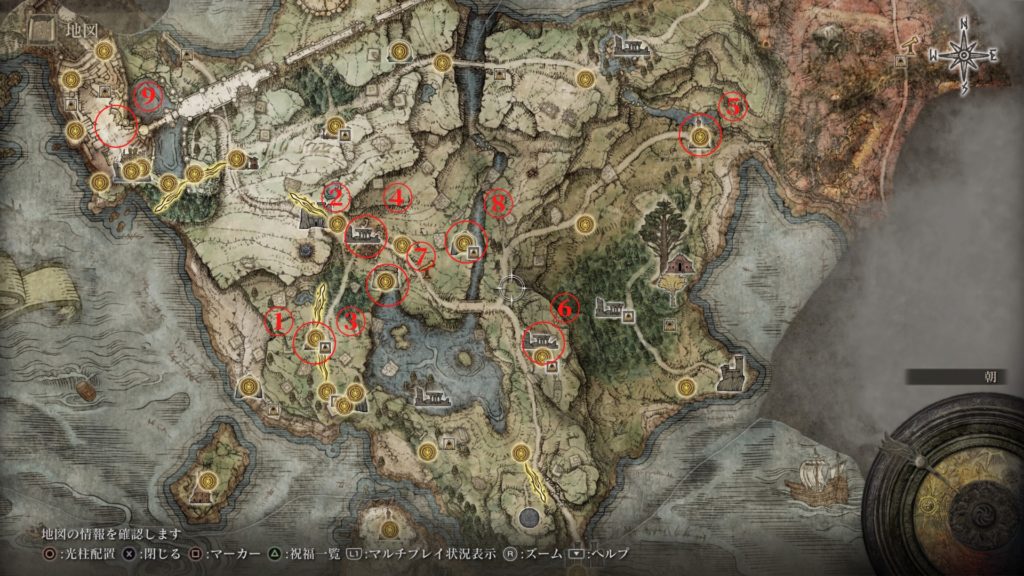Choose the circled grace right of number 1
The image size is (1024, 576).
coord(315,340)
